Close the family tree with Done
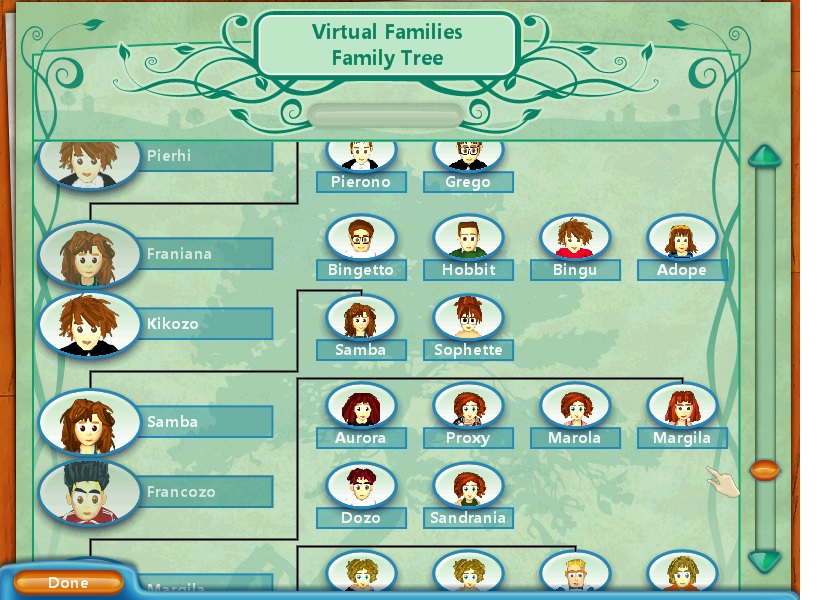The width and height of the screenshot is (819, 600). pos(68,583)
